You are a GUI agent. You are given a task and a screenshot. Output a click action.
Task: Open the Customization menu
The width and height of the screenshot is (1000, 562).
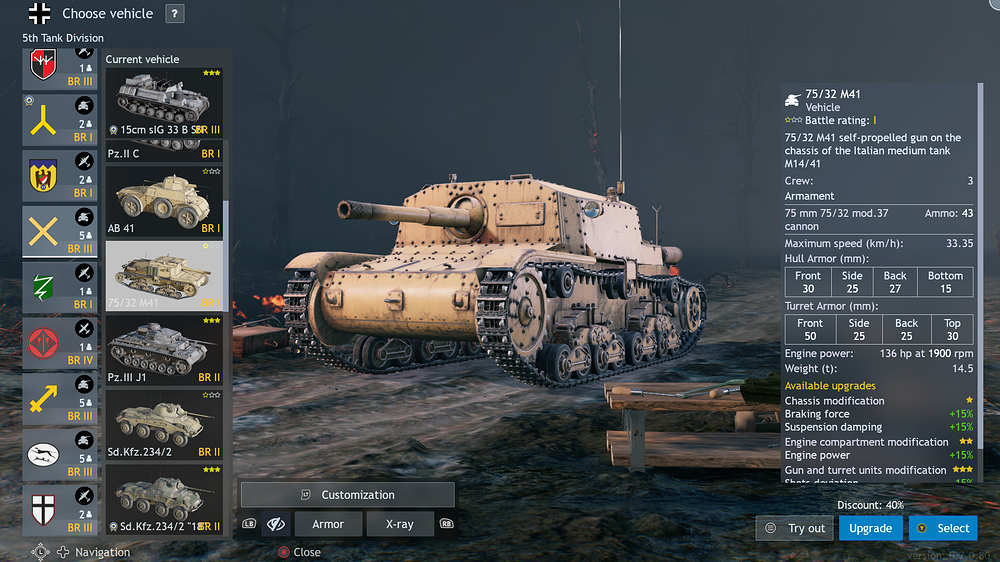pos(347,495)
